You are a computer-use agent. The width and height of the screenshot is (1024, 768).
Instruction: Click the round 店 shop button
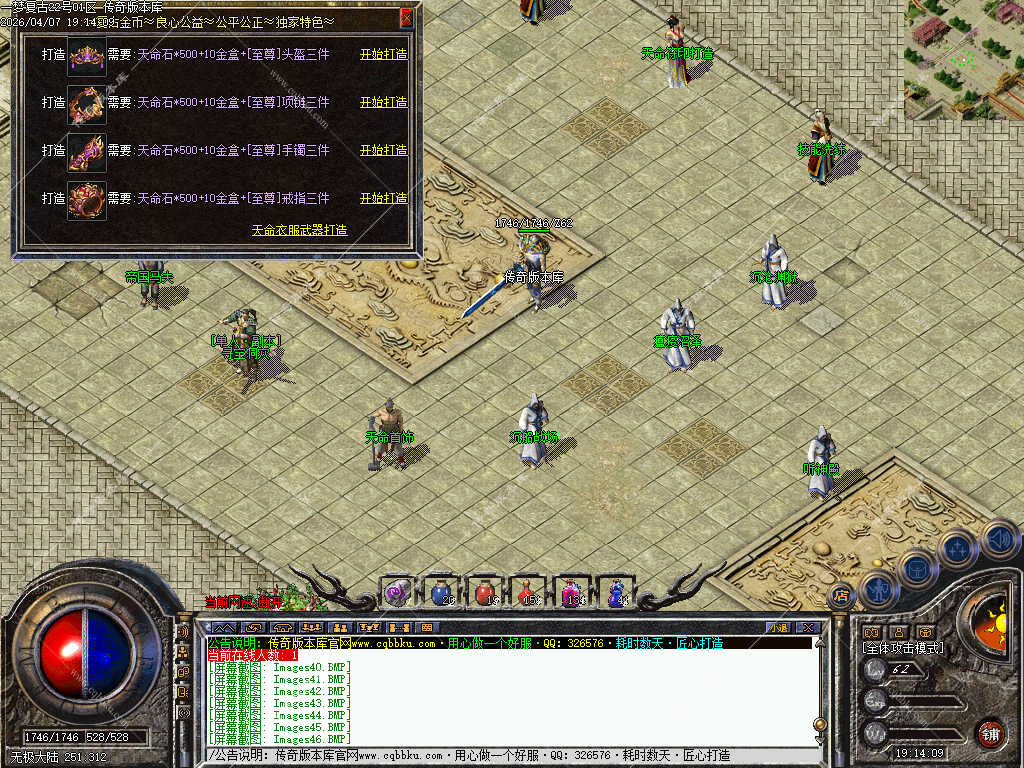[842, 596]
